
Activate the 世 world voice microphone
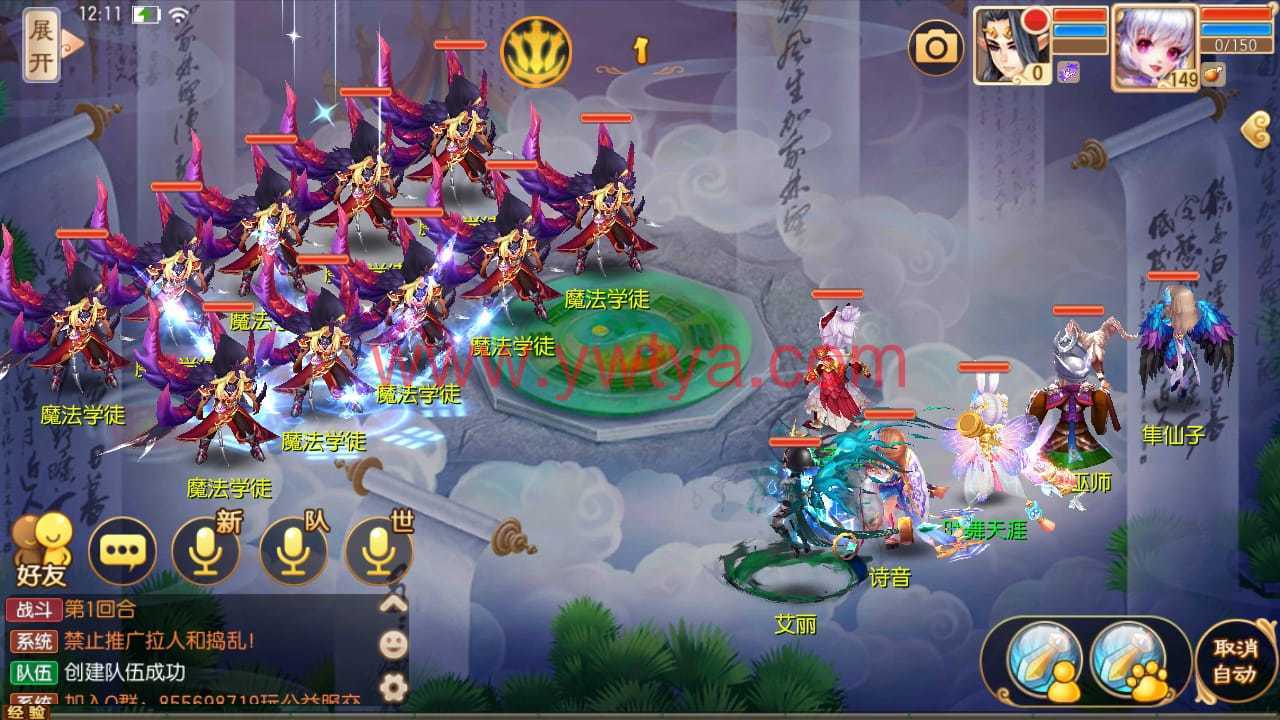[x=378, y=549]
